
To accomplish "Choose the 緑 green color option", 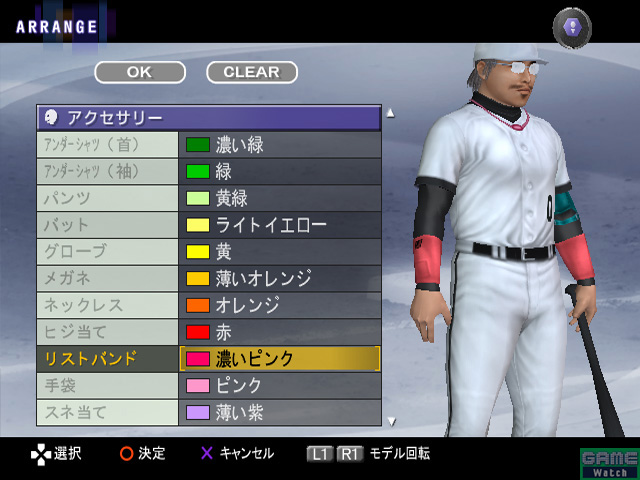I will coord(279,171).
